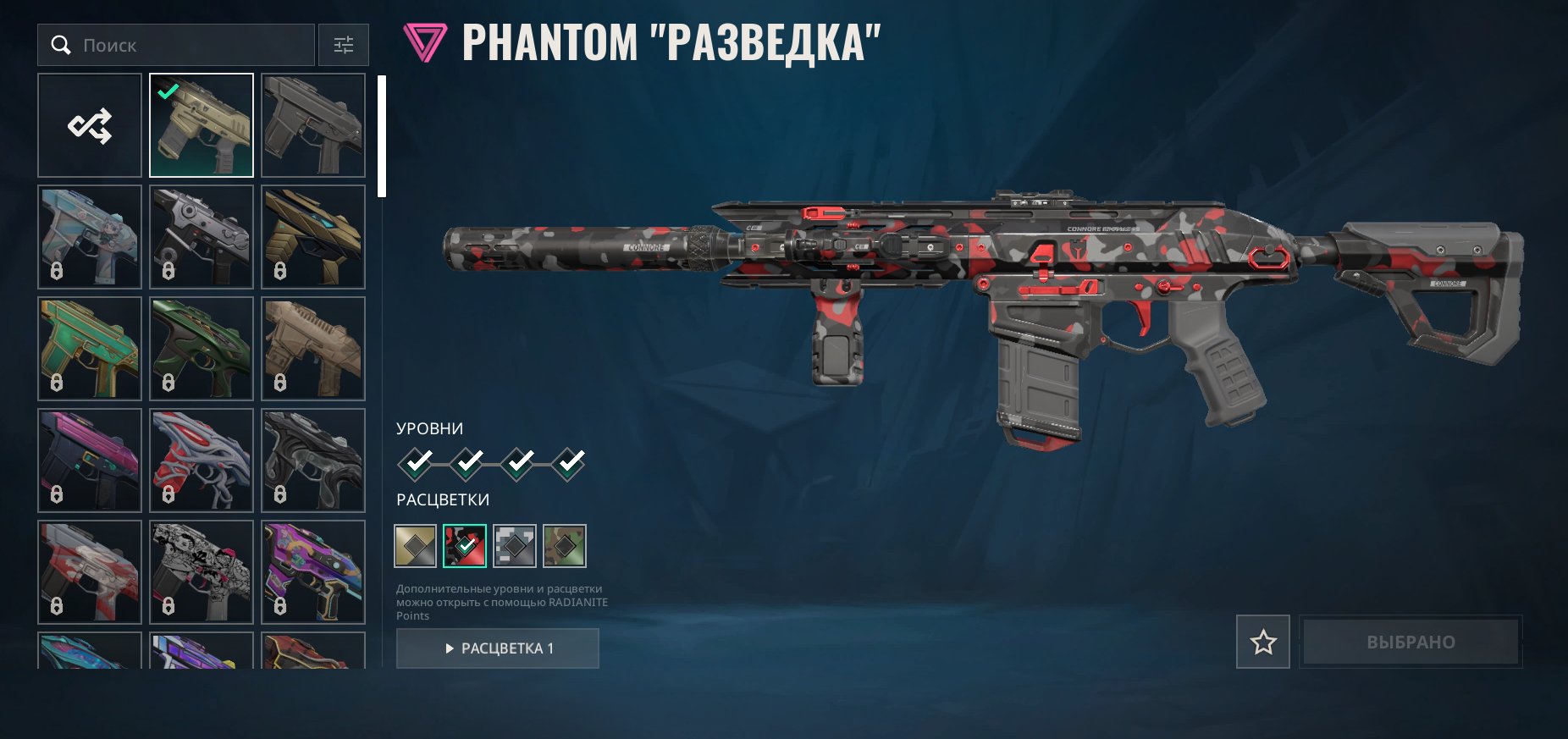The image size is (1568, 739).
Task: Pick the tan gold color variant swatch
Action: tap(415, 546)
